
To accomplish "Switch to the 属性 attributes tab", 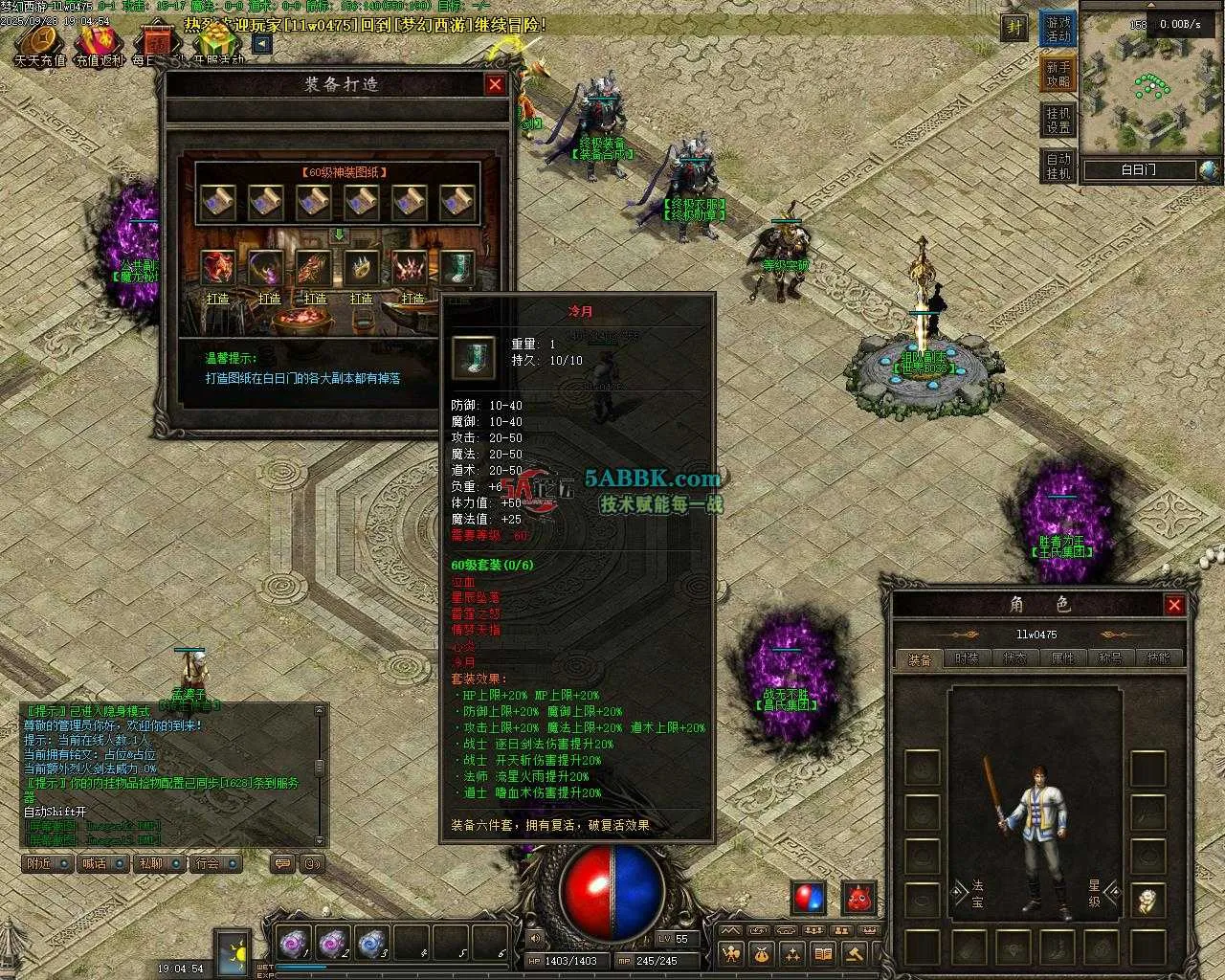I will pyautogui.click(x=1062, y=658).
